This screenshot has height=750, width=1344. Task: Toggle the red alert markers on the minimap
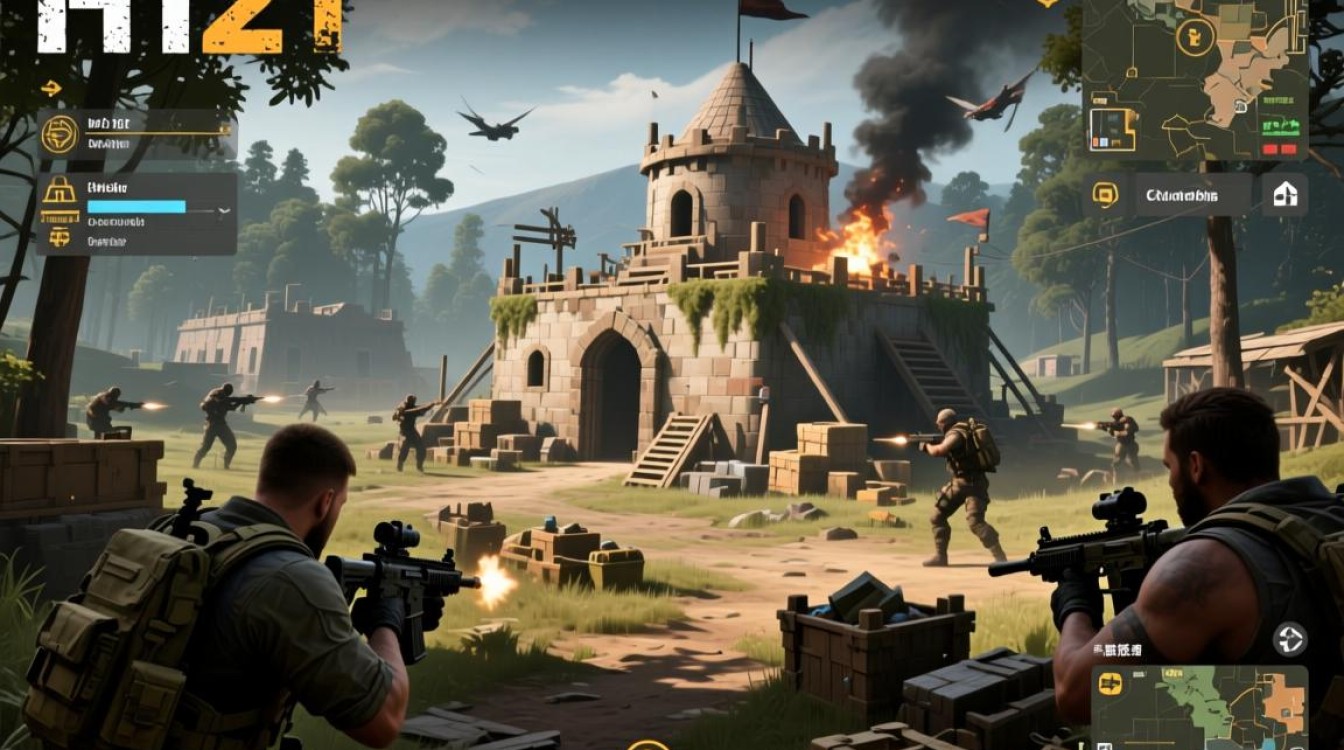pyautogui.click(x=1279, y=147)
